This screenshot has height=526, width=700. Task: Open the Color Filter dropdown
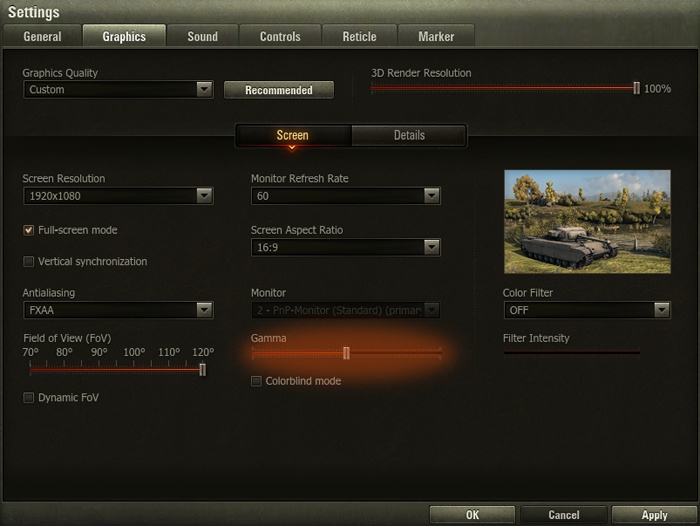tap(585, 310)
